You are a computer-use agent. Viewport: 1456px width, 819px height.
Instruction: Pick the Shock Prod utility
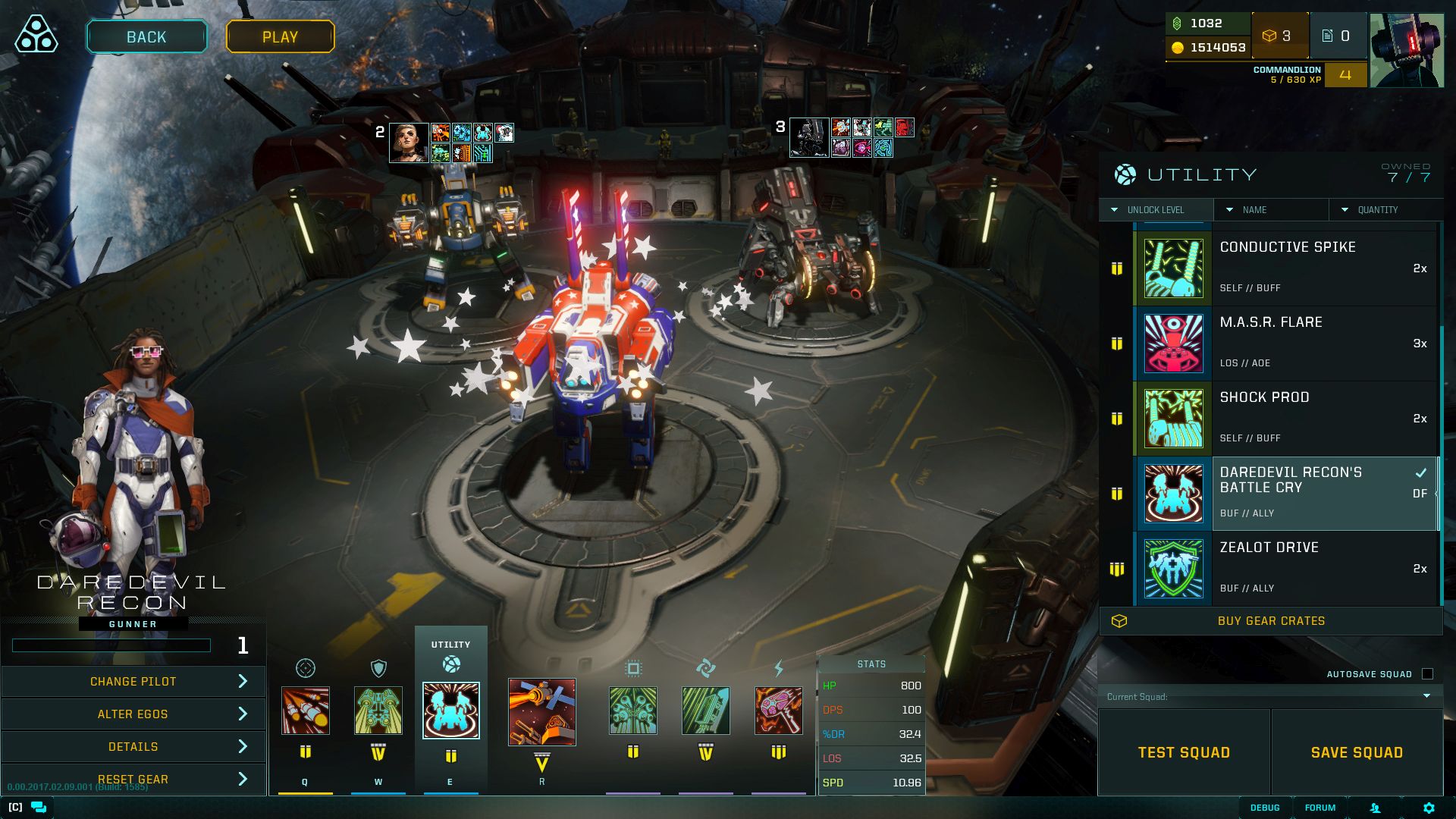[1286, 418]
